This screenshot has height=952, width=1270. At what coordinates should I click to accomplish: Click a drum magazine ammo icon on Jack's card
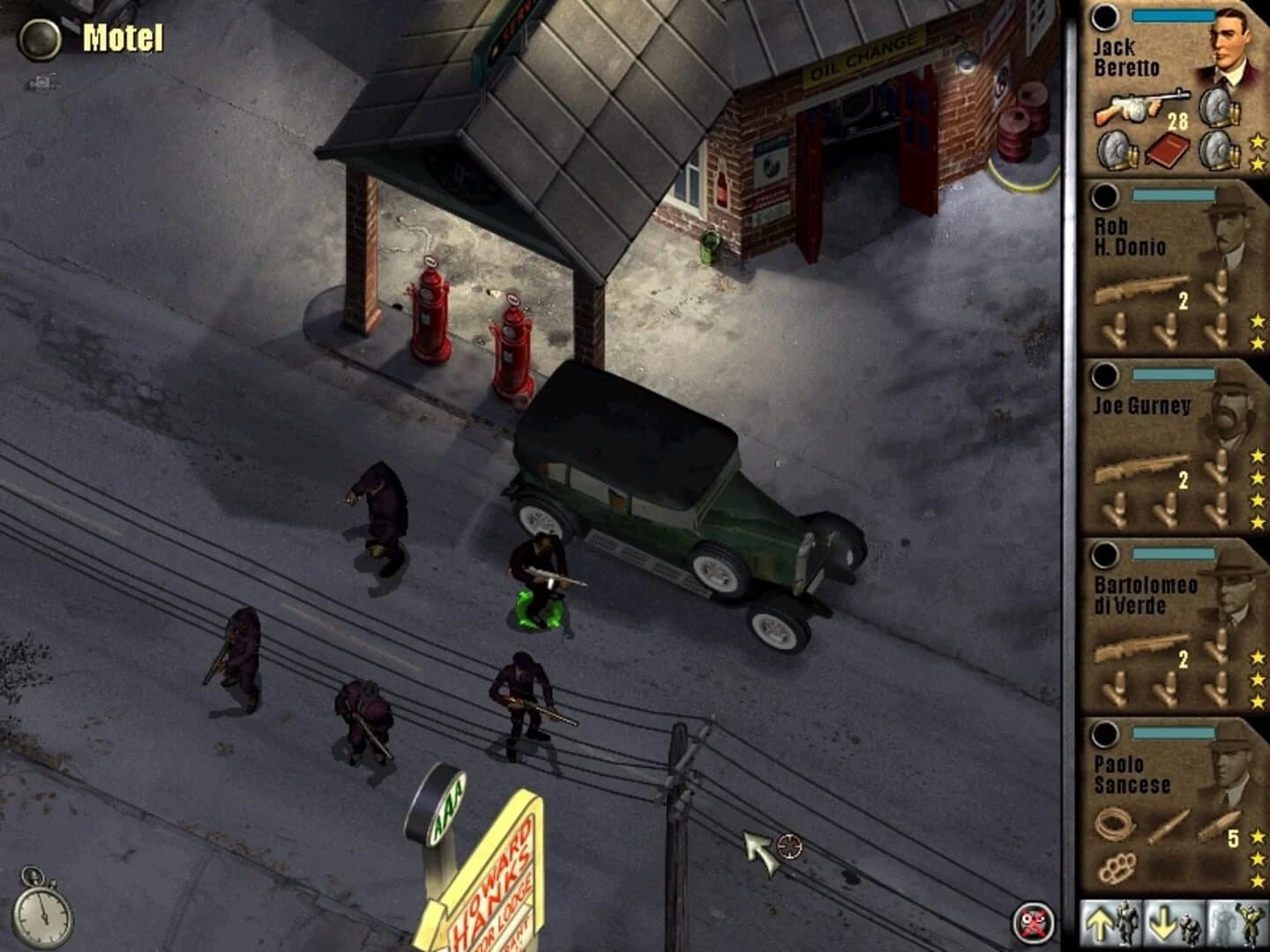(x=1215, y=108)
